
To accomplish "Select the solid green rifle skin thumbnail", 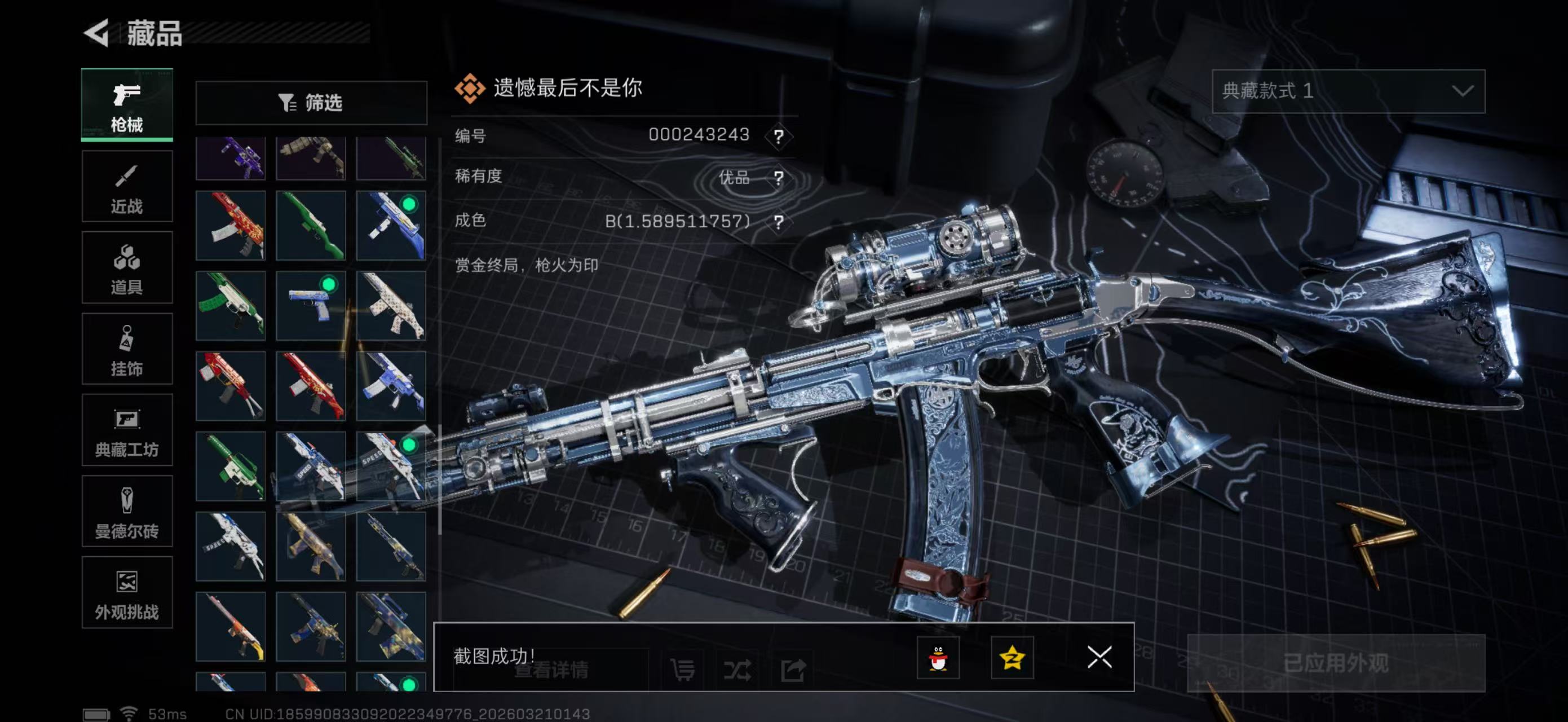I will pos(311,226).
